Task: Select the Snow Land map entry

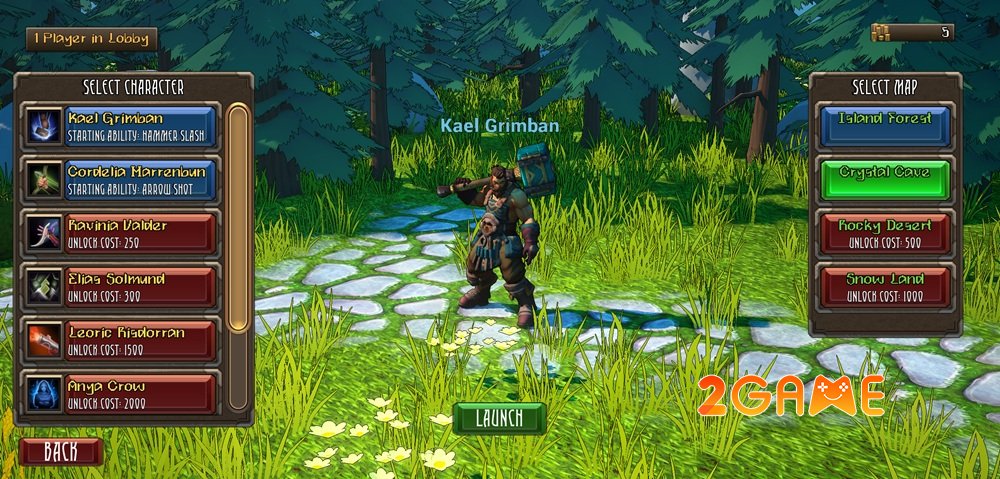Action: (x=883, y=286)
